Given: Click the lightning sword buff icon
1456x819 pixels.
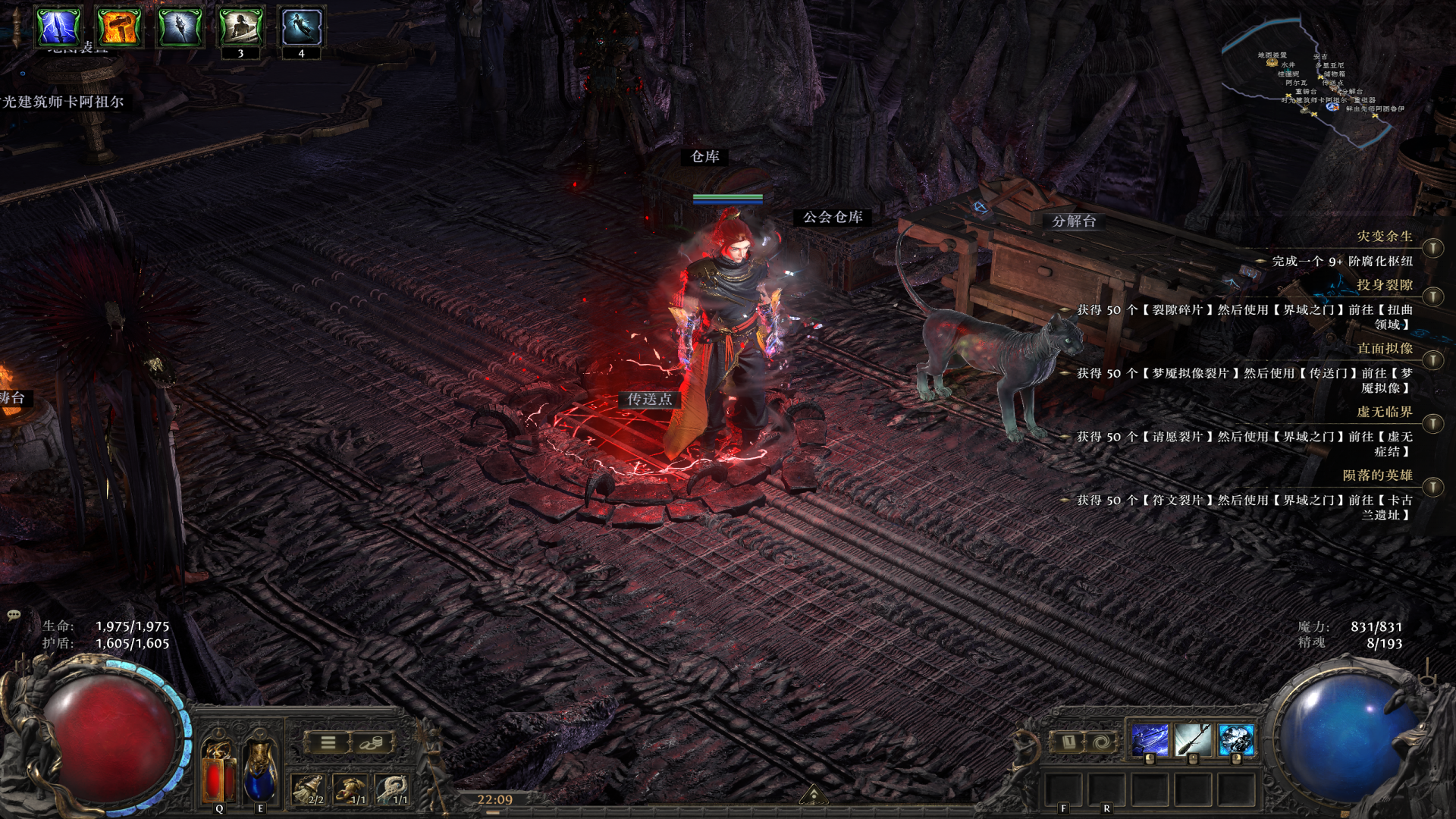Looking at the screenshot, I should tap(58, 27).
